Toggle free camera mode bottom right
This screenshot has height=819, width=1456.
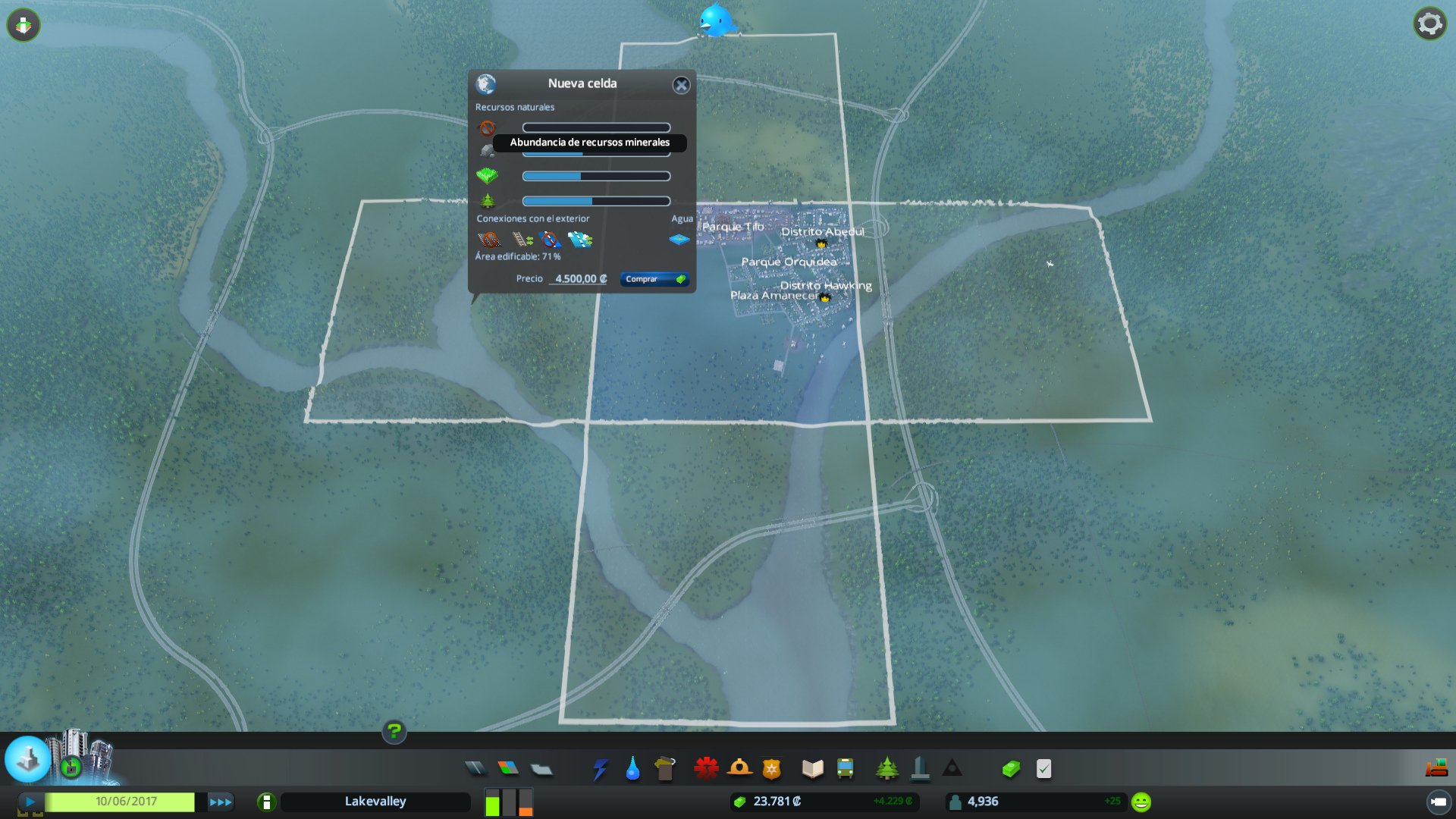click(1440, 801)
